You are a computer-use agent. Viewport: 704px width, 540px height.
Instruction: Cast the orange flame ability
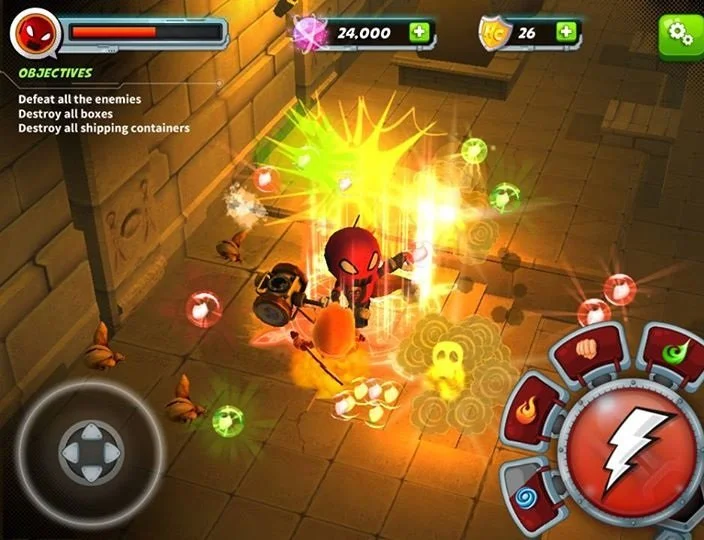click(529, 408)
